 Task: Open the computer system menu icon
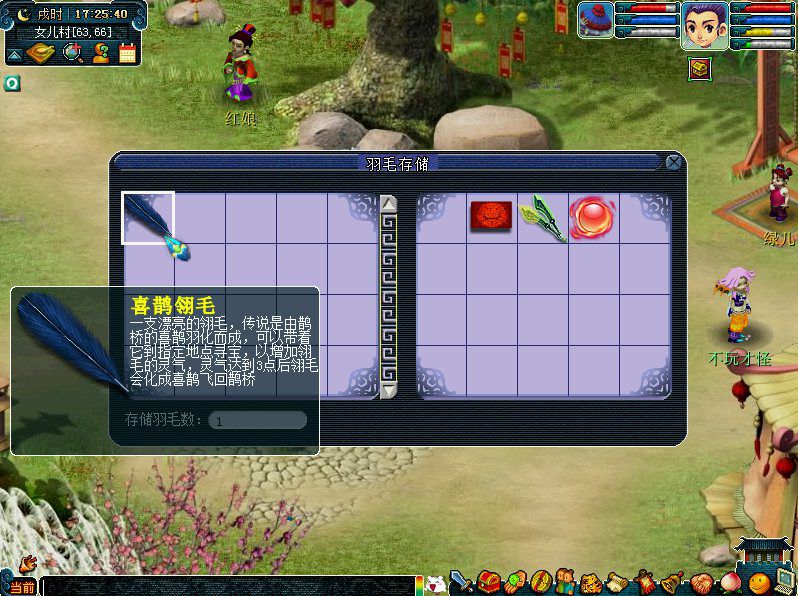point(786,582)
